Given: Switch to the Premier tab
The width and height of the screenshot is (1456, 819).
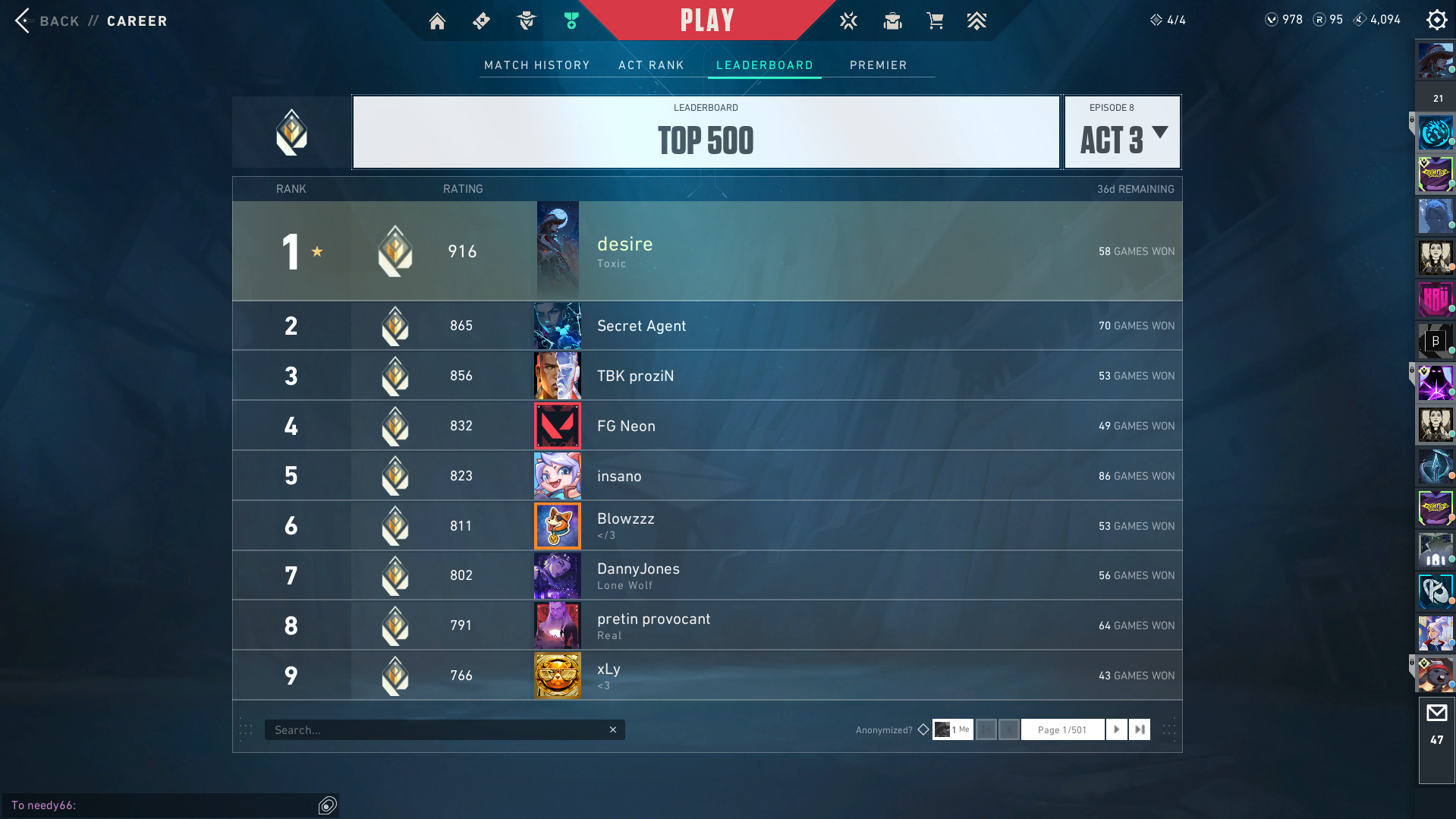Looking at the screenshot, I should [x=878, y=65].
